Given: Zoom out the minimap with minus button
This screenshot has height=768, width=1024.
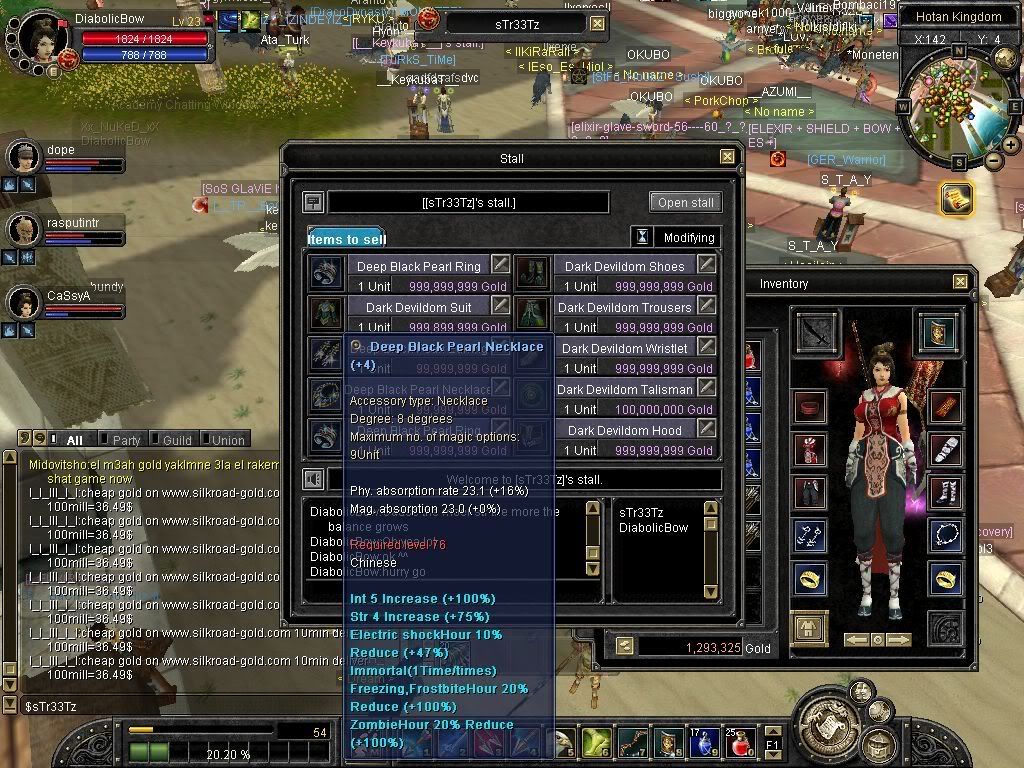Looking at the screenshot, I should click(x=993, y=161).
